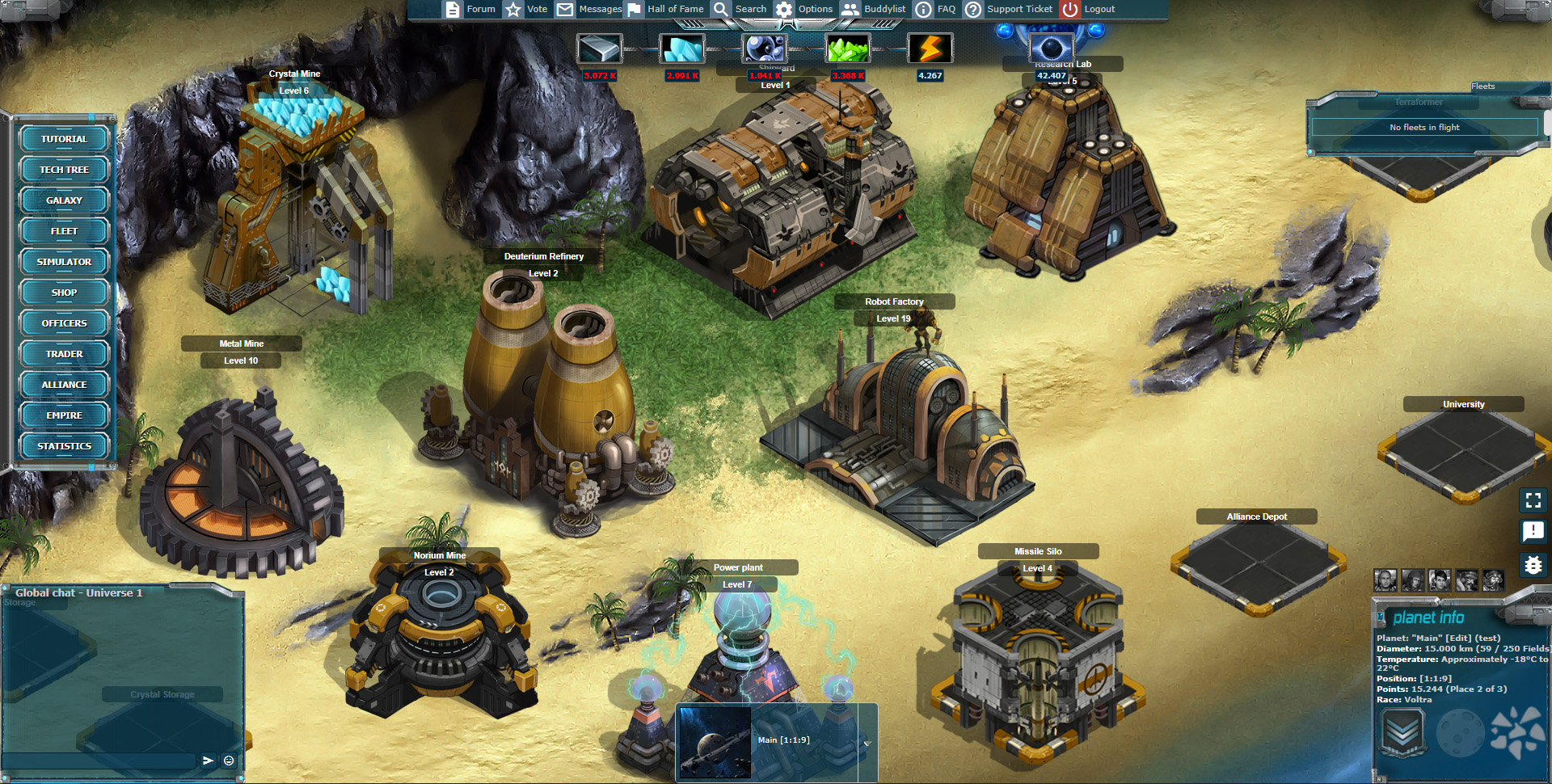Send the chat message with arrow button
This screenshot has height=784, width=1552.
[x=208, y=761]
